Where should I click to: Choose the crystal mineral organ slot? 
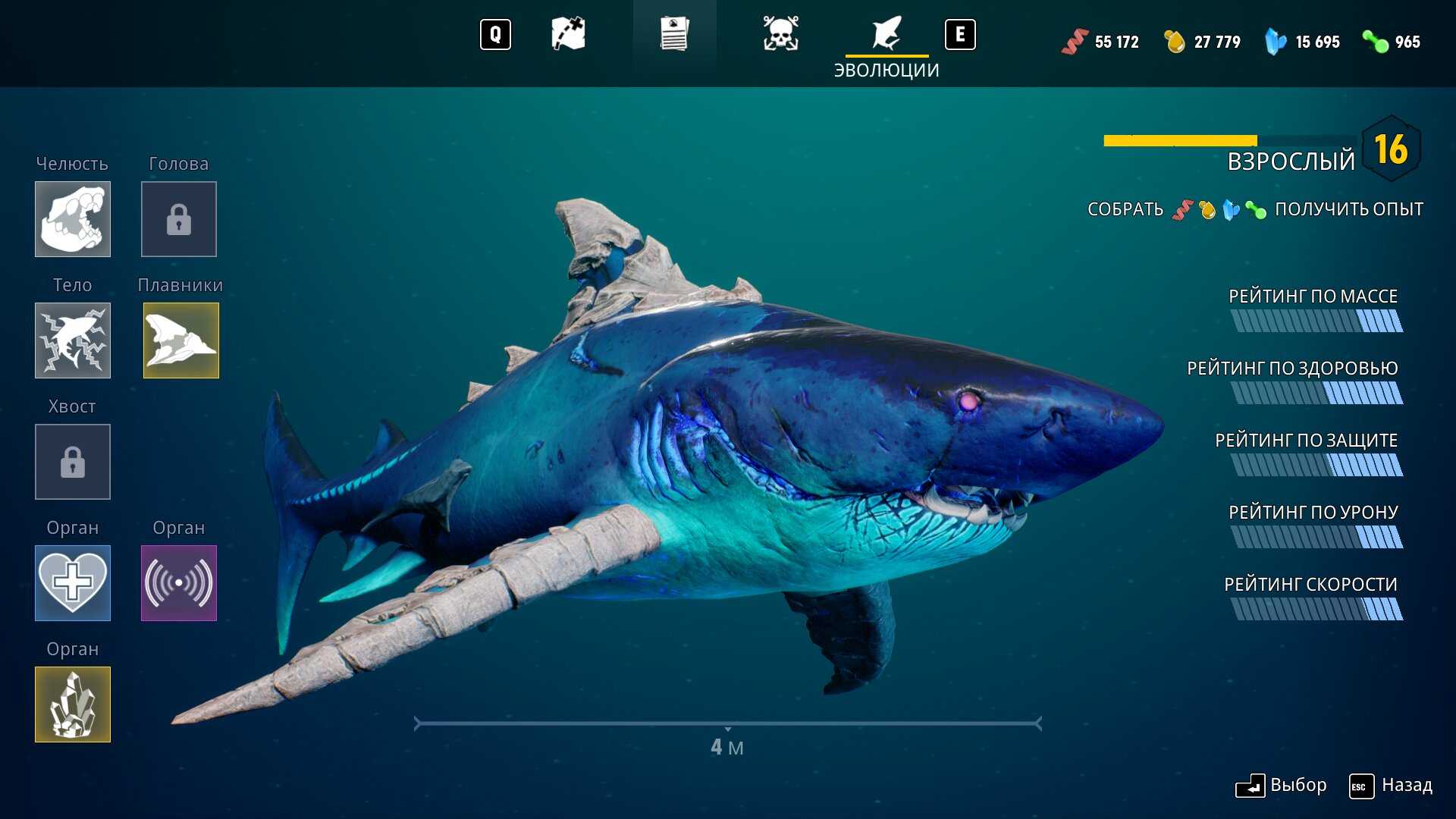pyautogui.click(x=73, y=704)
